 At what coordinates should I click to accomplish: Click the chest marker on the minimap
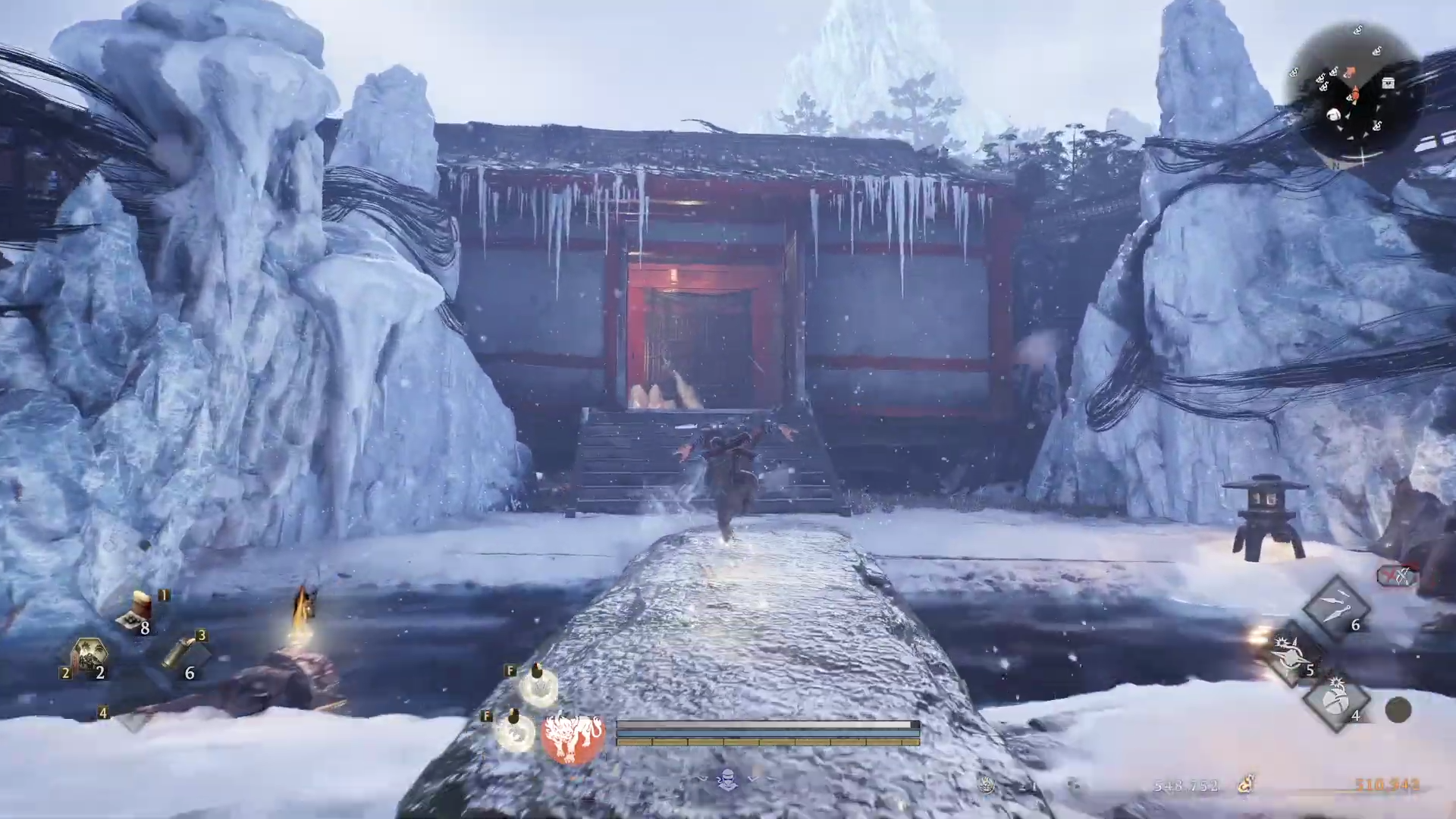1388,83
